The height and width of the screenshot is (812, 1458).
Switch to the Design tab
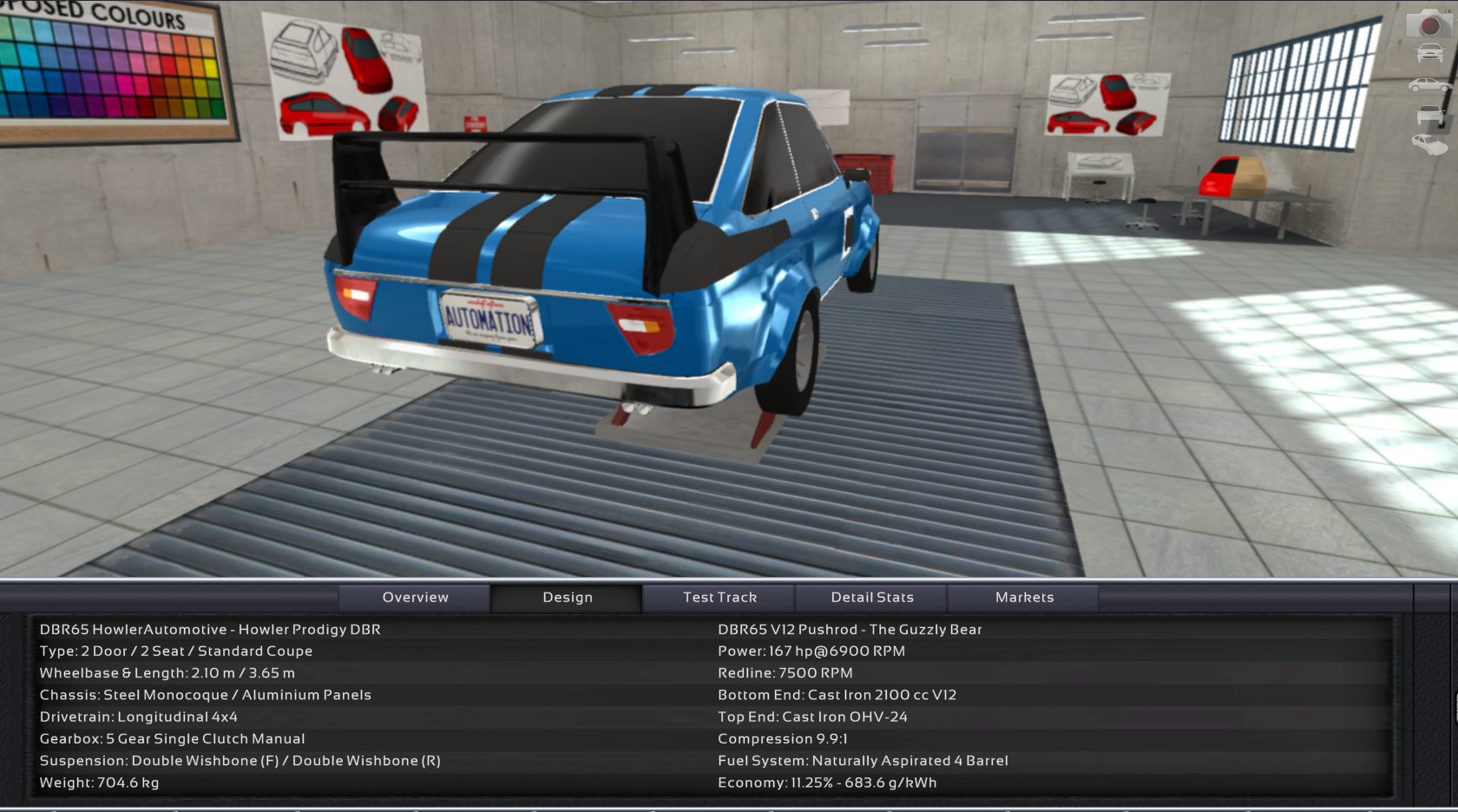(568, 598)
